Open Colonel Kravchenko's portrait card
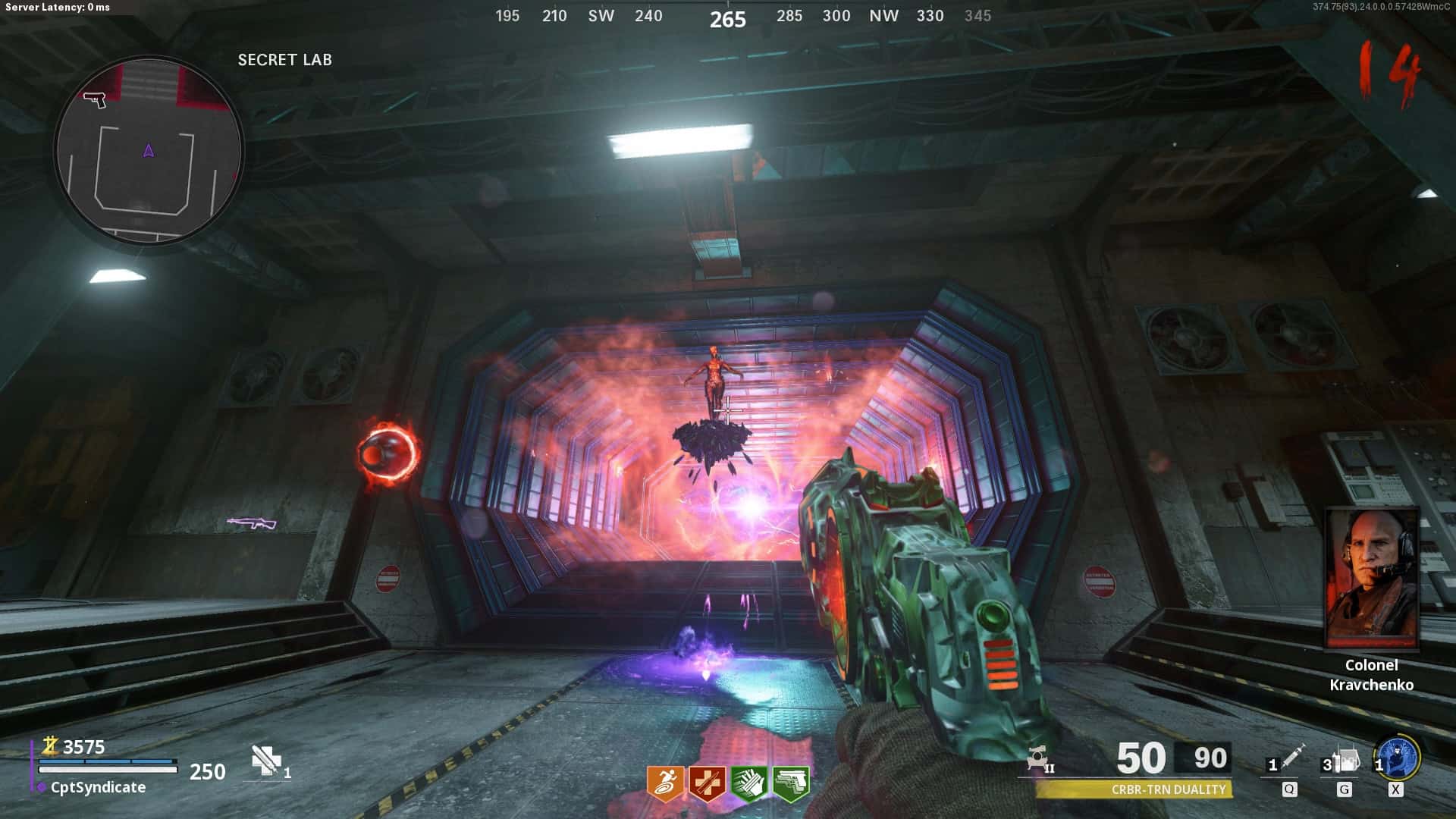 (x=1372, y=578)
